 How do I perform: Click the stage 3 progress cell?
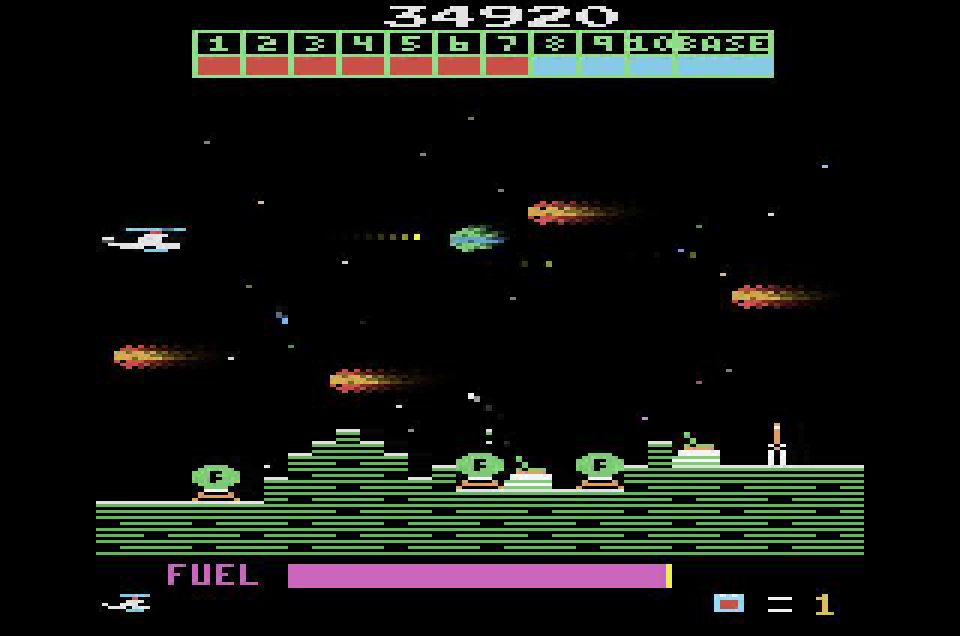(314, 54)
